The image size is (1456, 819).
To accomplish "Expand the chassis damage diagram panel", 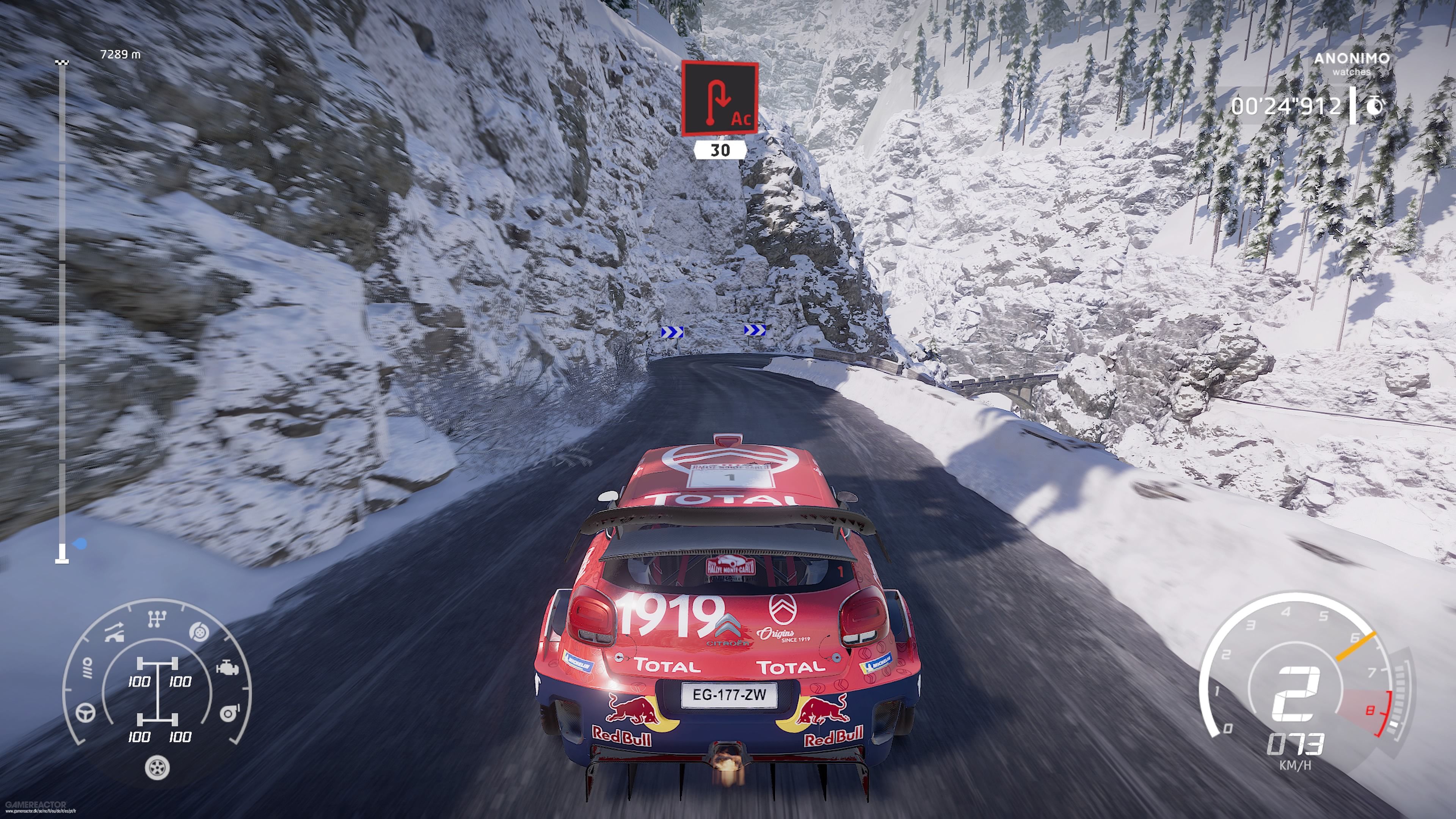I will pos(158,692).
